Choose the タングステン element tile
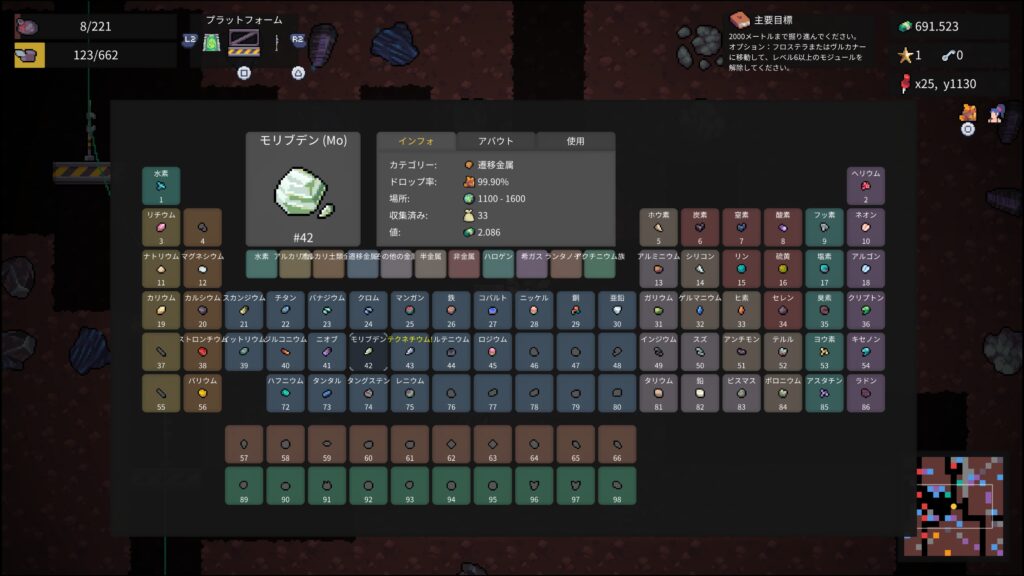This screenshot has width=1024, height=576. tap(368, 394)
